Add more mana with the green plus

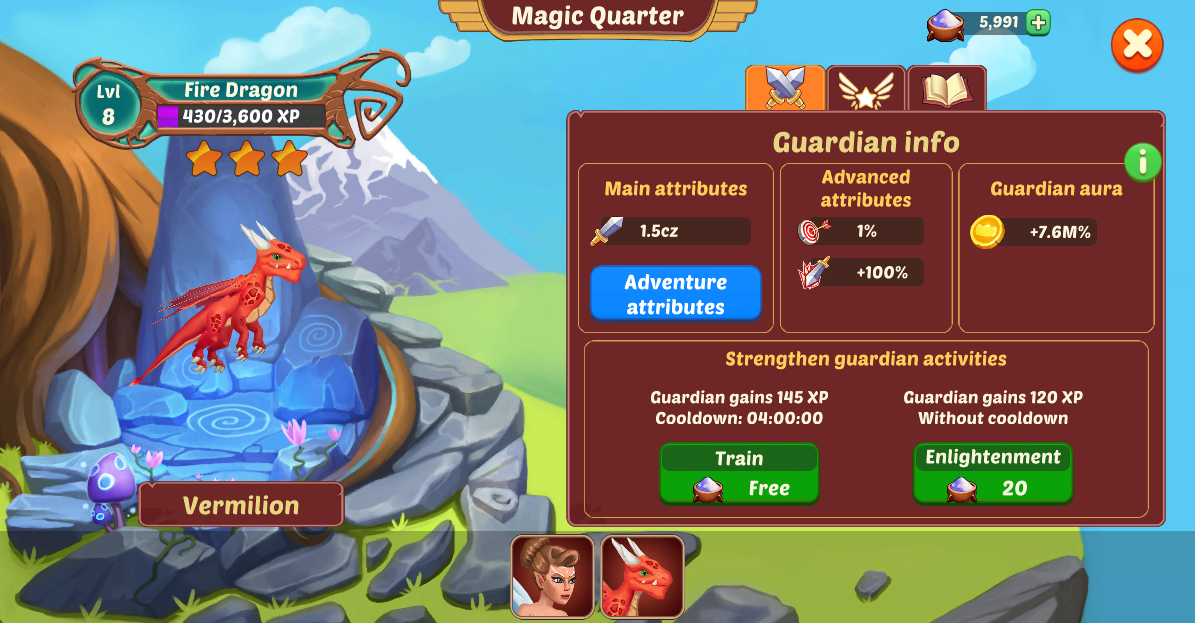pos(1038,22)
